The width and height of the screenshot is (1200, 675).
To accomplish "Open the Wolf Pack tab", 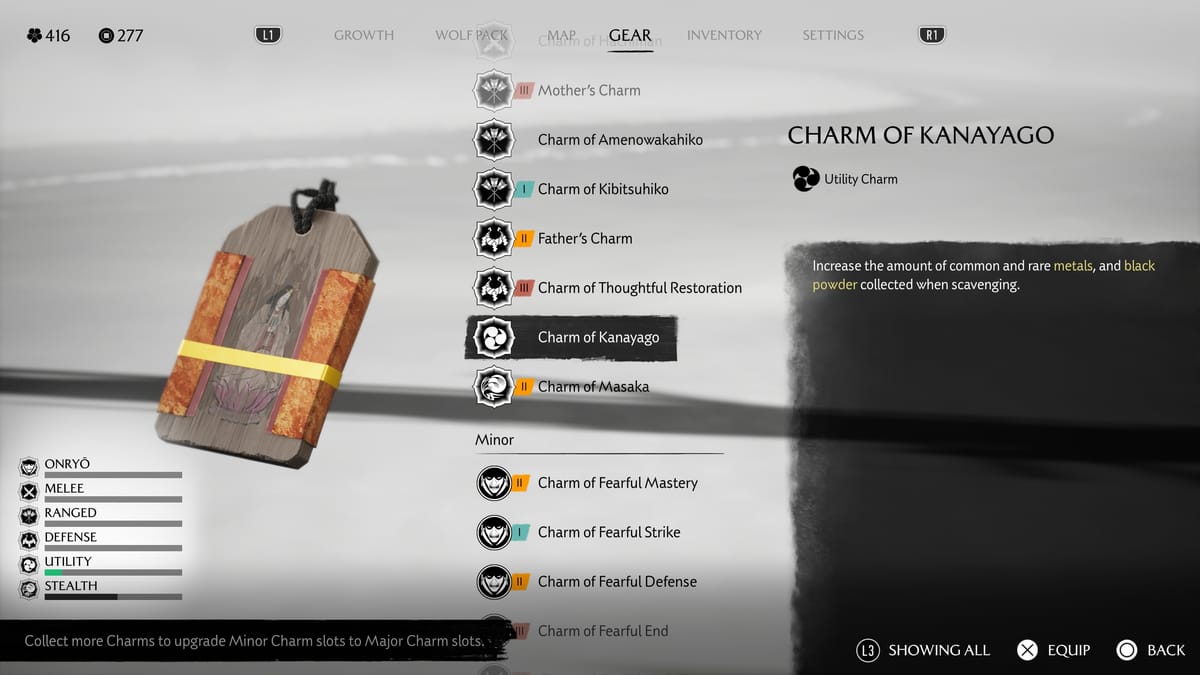I will pos(471,35).
